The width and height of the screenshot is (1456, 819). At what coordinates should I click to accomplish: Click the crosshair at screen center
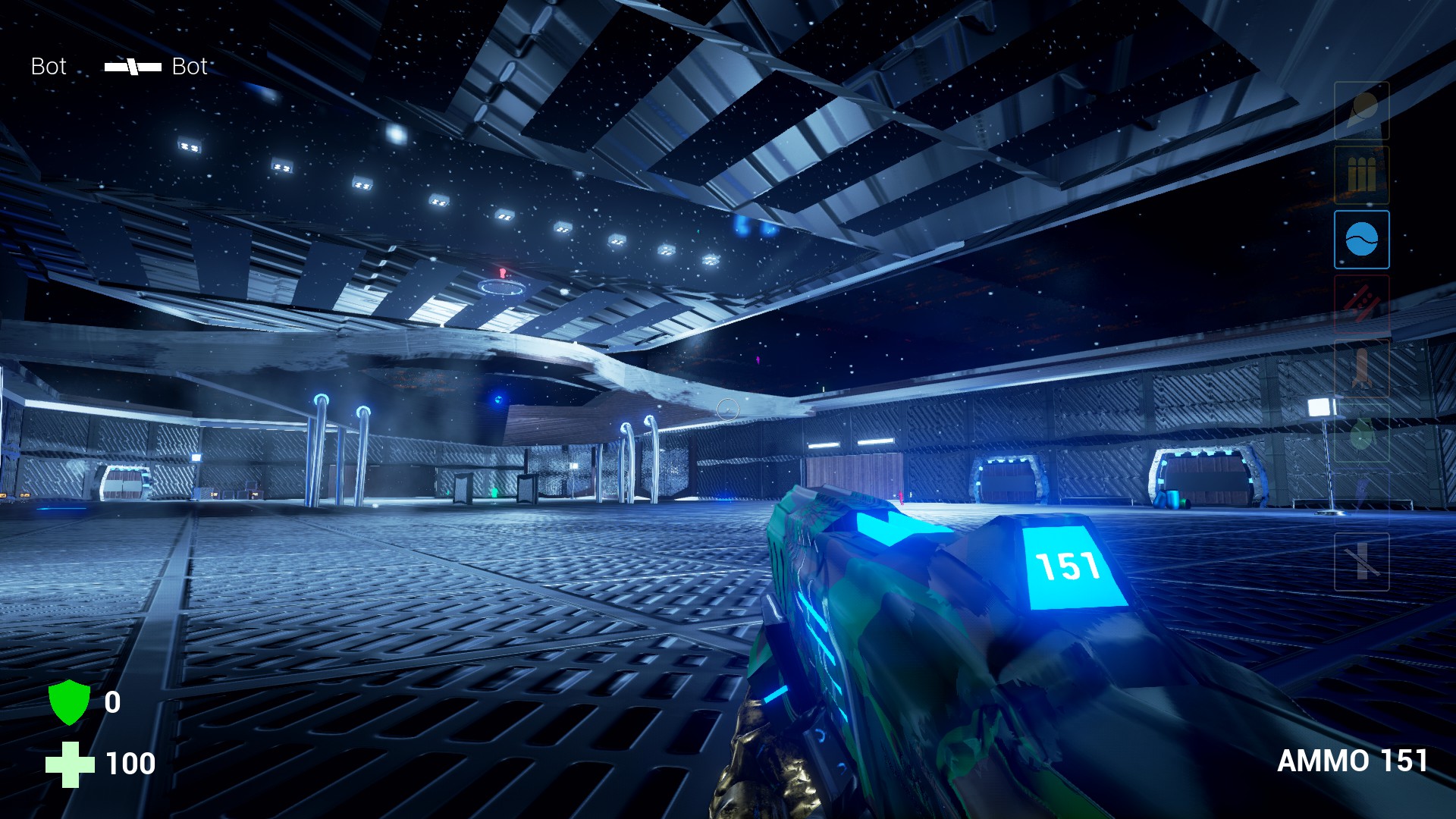728,409
